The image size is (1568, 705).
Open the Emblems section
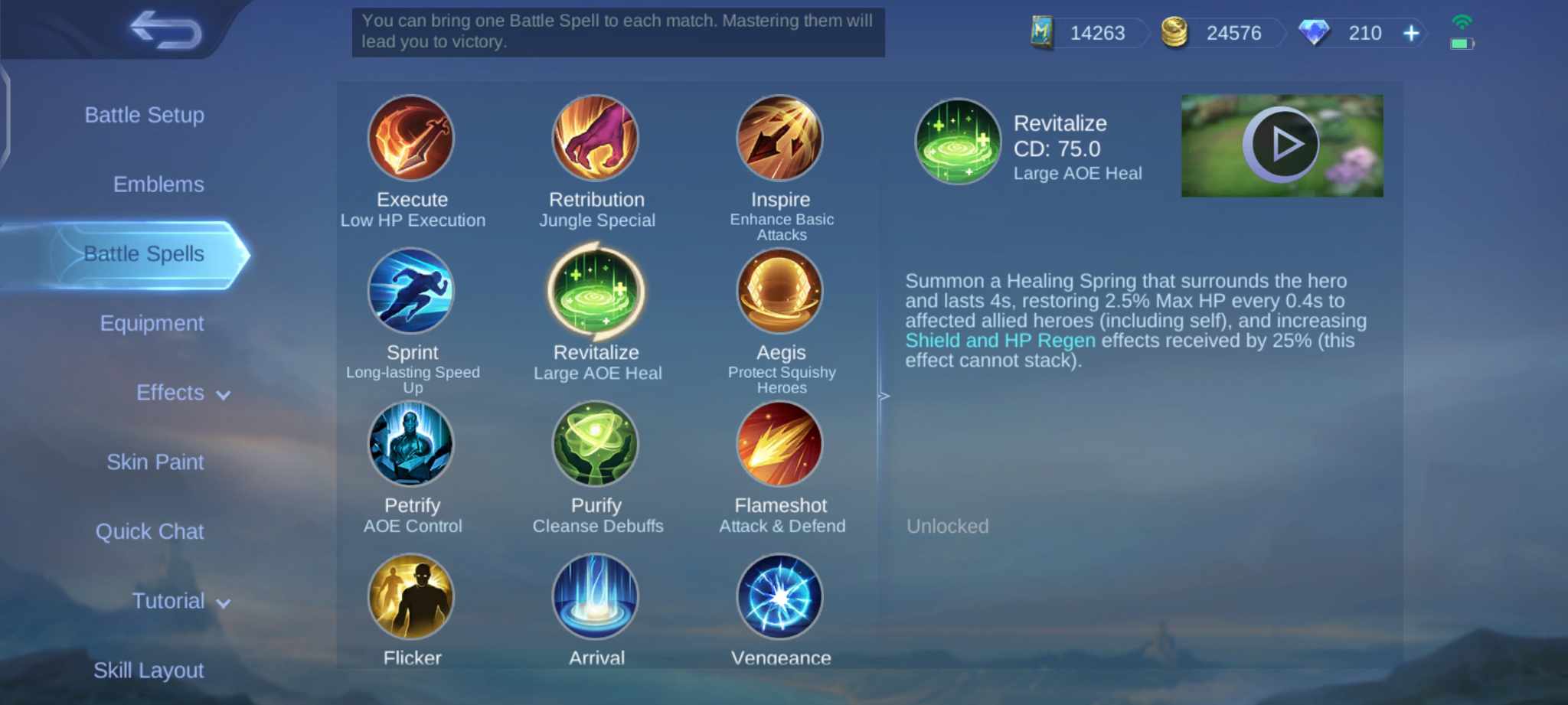click(158, 184)
